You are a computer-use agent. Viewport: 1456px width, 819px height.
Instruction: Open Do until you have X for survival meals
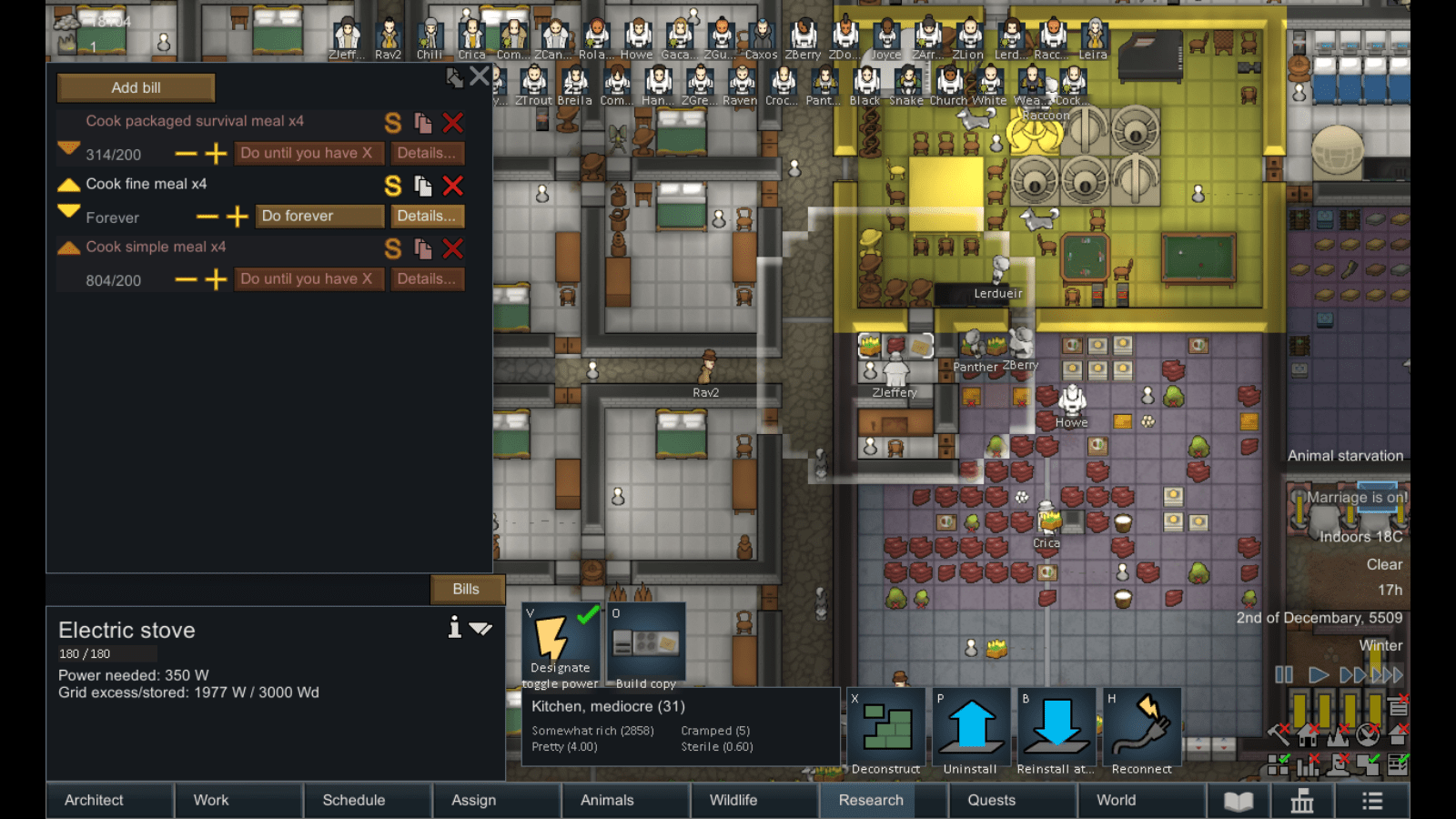point(309,153)
